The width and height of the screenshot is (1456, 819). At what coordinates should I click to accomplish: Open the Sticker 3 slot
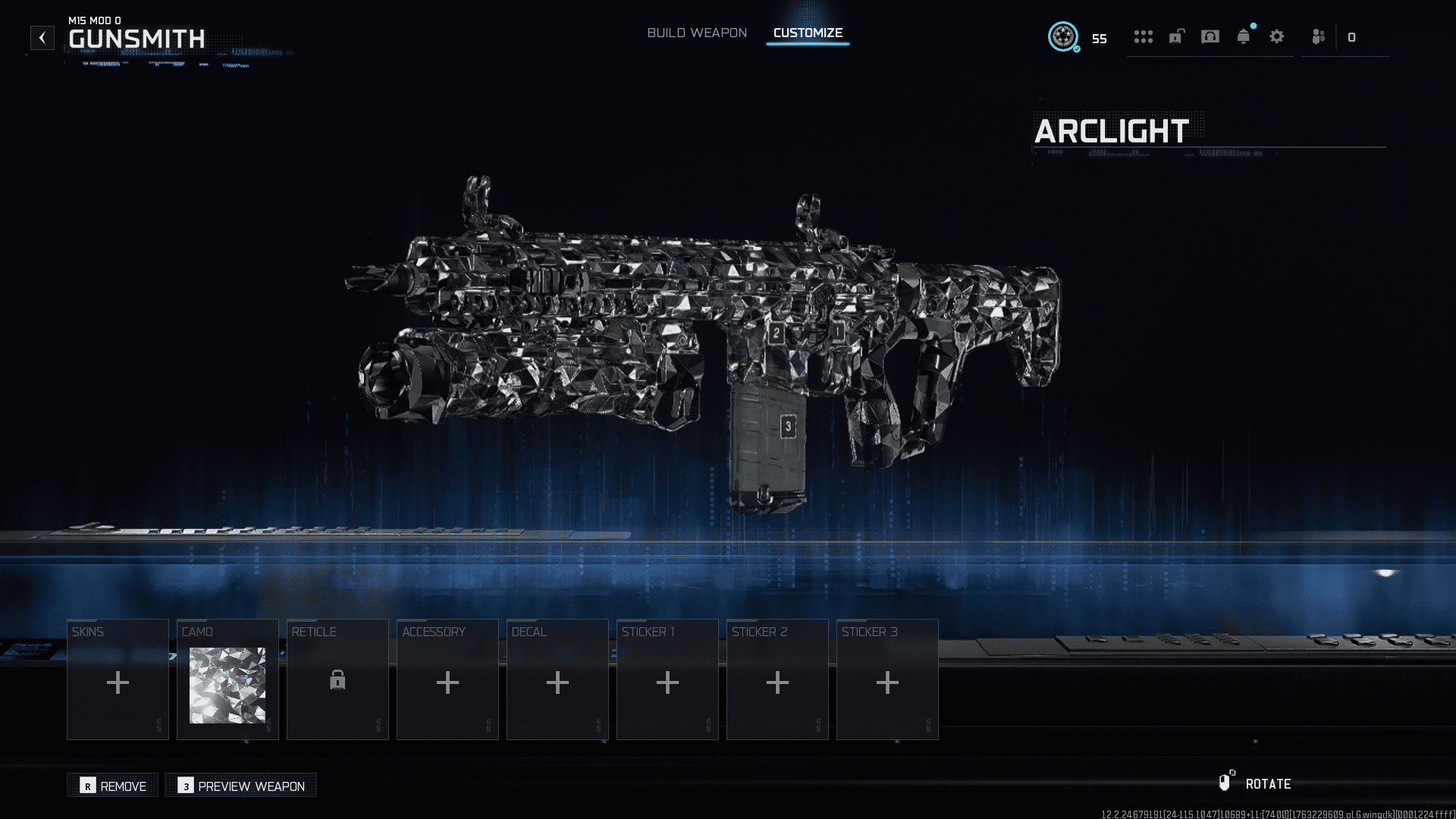click(886, 682)
